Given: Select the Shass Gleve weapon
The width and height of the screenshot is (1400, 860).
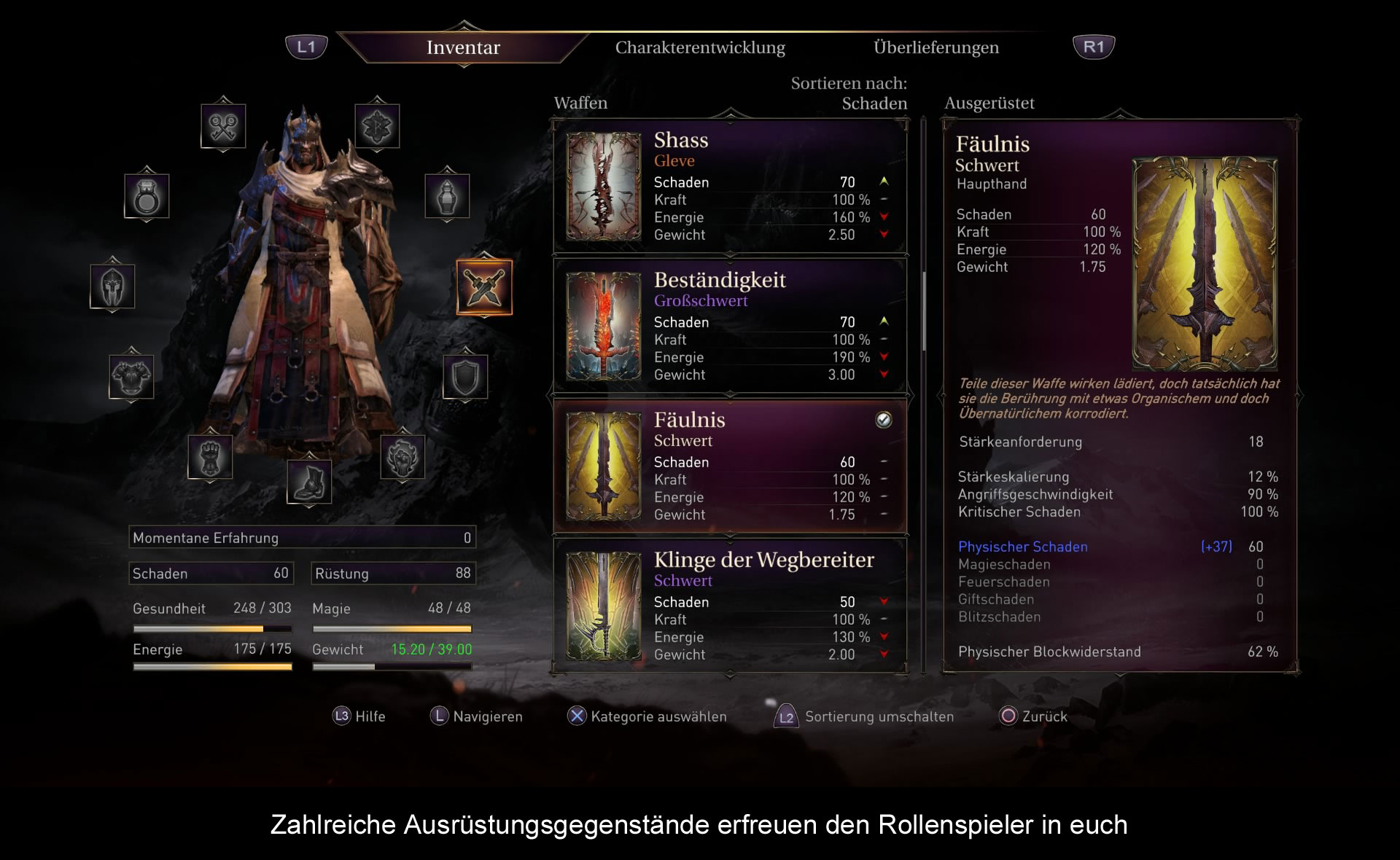Looking at the screenshot, I should tap(730, 187).
